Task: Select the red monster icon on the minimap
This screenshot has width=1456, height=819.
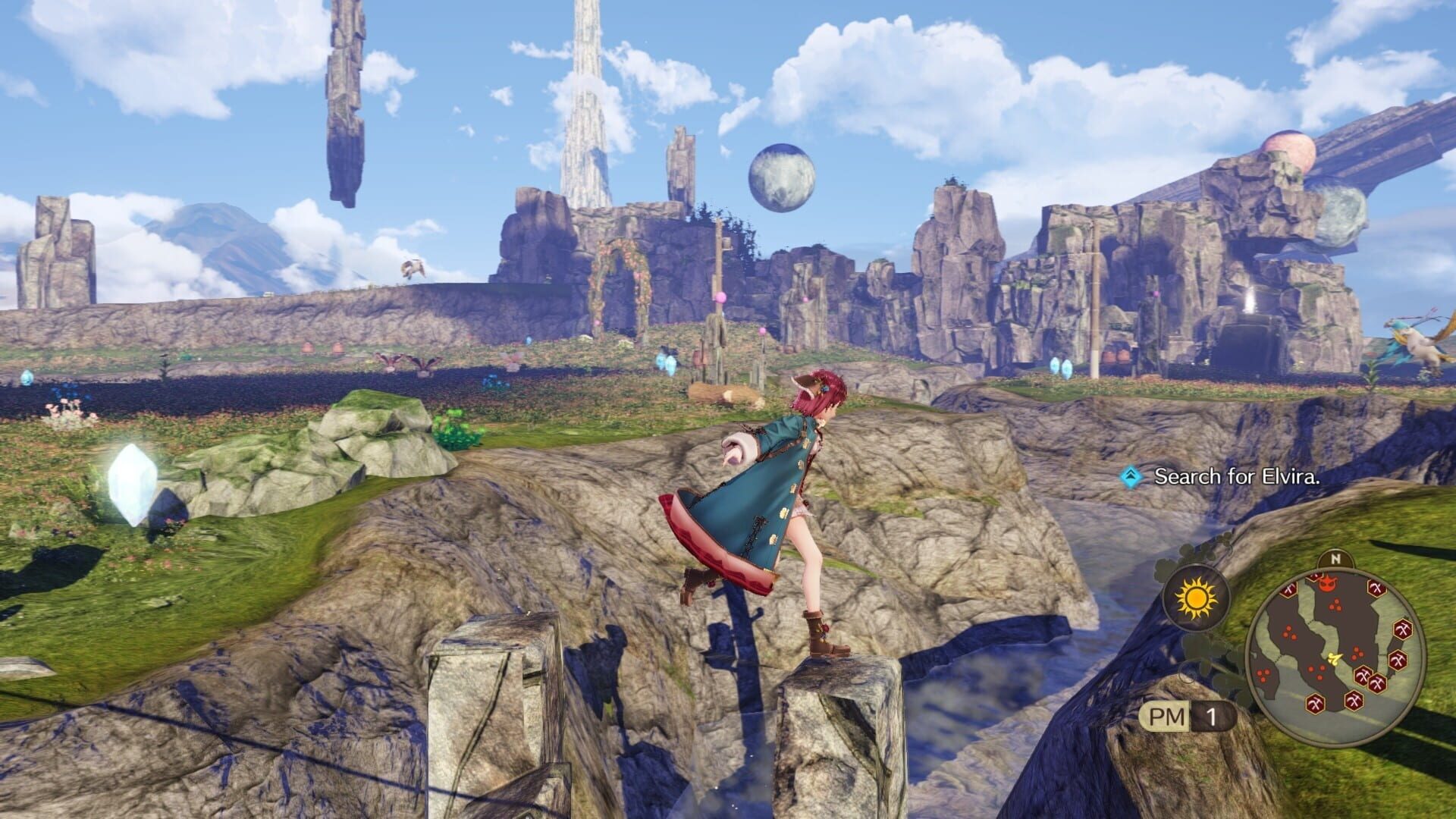Action: click(x=1328, y=583)
